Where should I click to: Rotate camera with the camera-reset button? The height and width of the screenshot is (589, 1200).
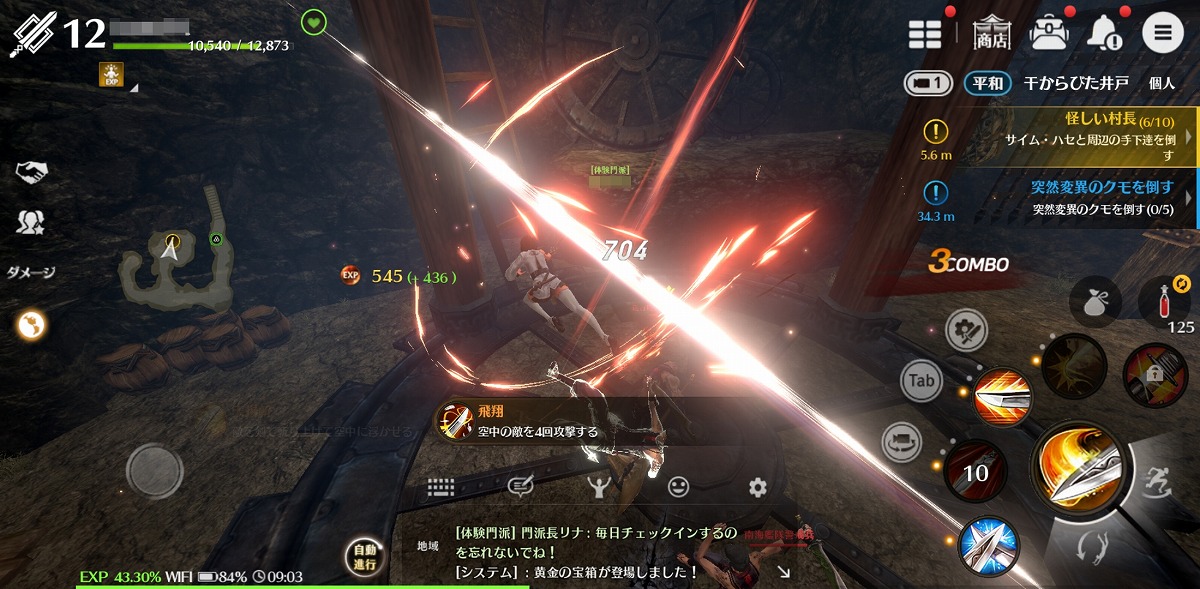pyautogui.click(x=901, y=441)
